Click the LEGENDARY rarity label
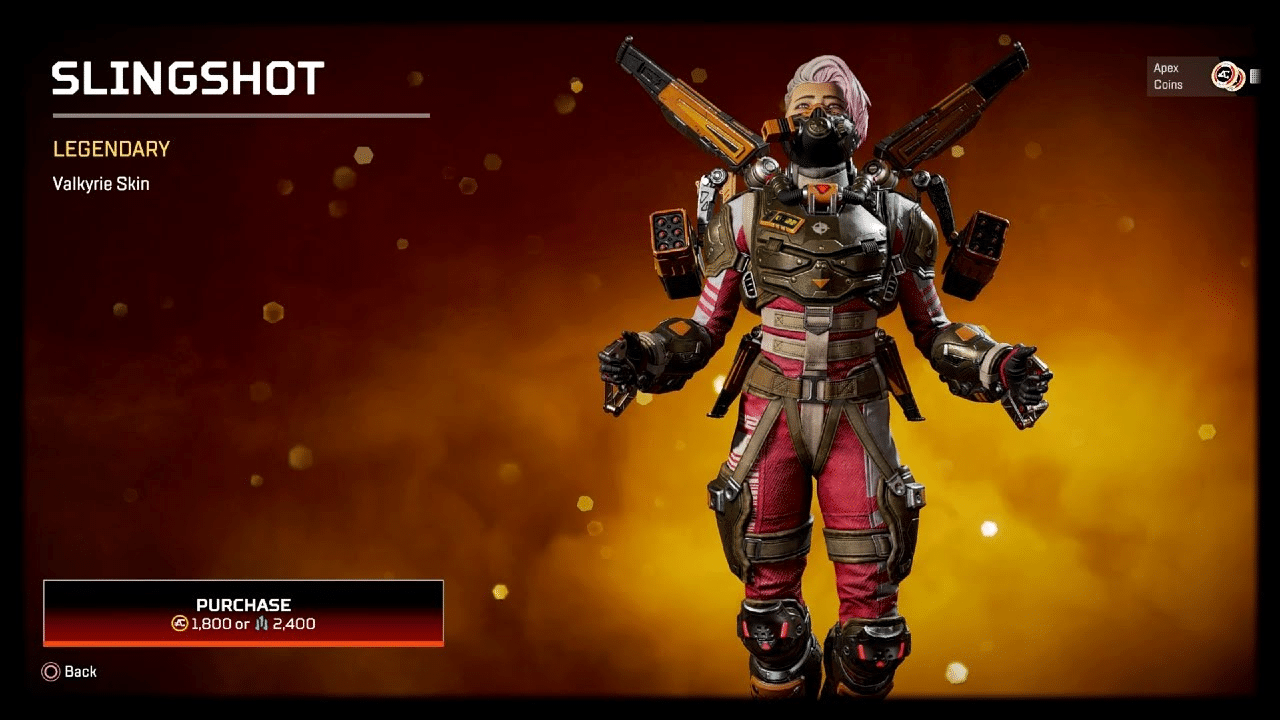Image resolution: width=1280 pixels, height=720 pixels. coord(110,149)
